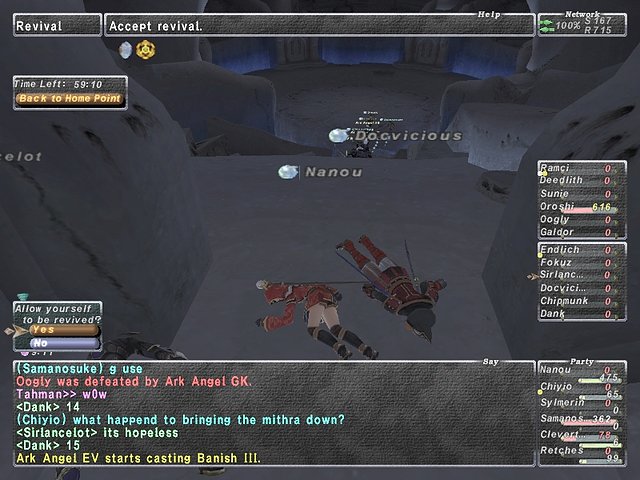Select the golden flower status icon

coord(145,49)
